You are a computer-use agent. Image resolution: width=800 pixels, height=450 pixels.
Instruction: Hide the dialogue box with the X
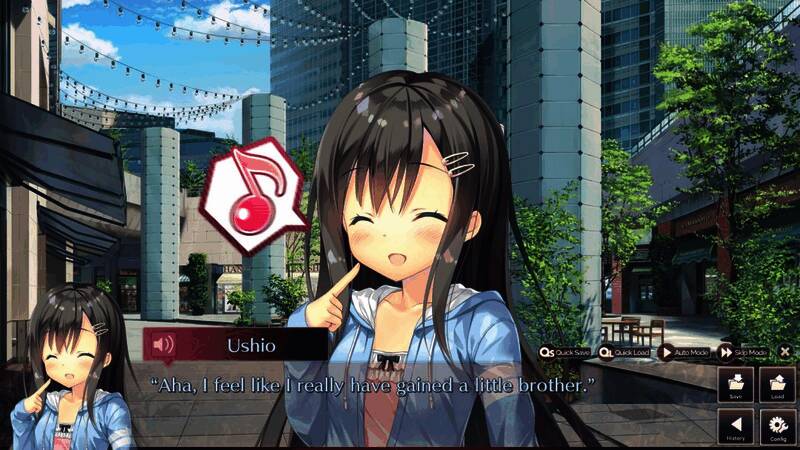(x=785, y=352)
